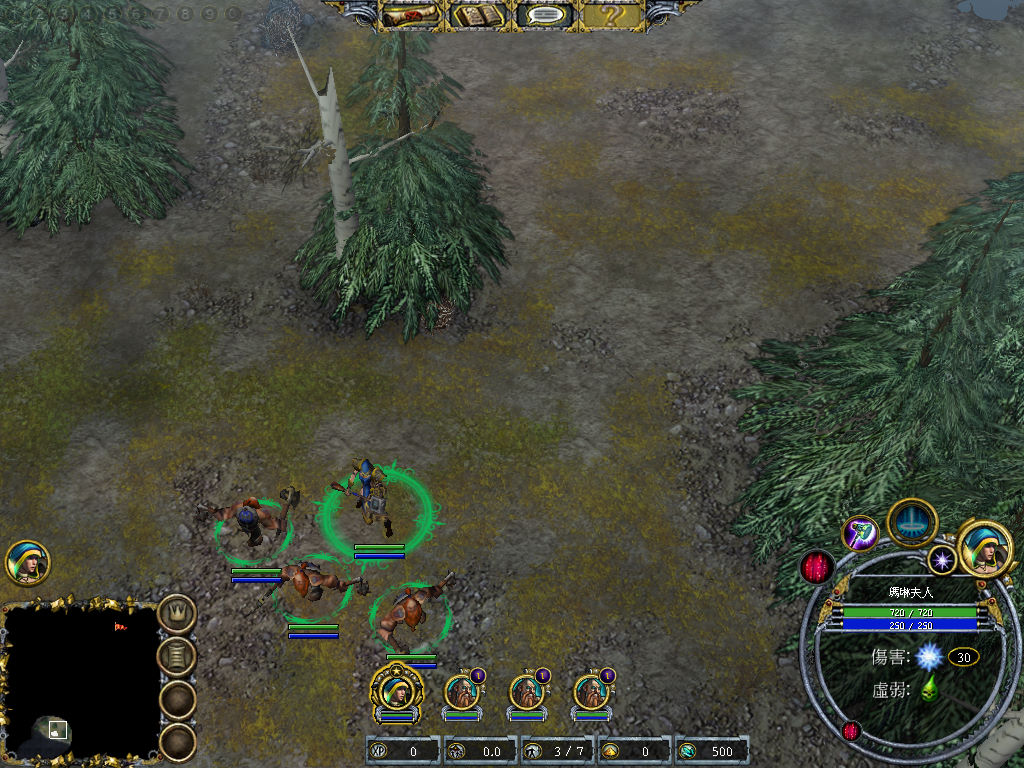The width and height of the screenshot is (1024, 768).
Task: Open the spellbook journal button
Action: [x=478, y=16]
